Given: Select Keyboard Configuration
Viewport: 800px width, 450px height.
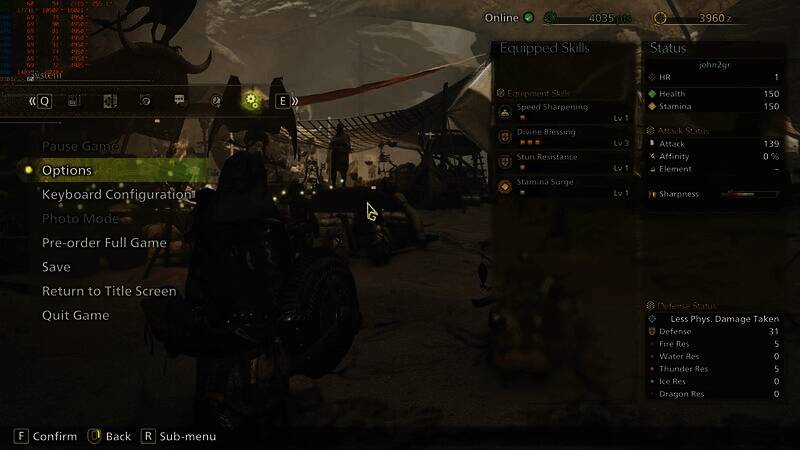Looking at the screenshot, I should pos(116,194).
